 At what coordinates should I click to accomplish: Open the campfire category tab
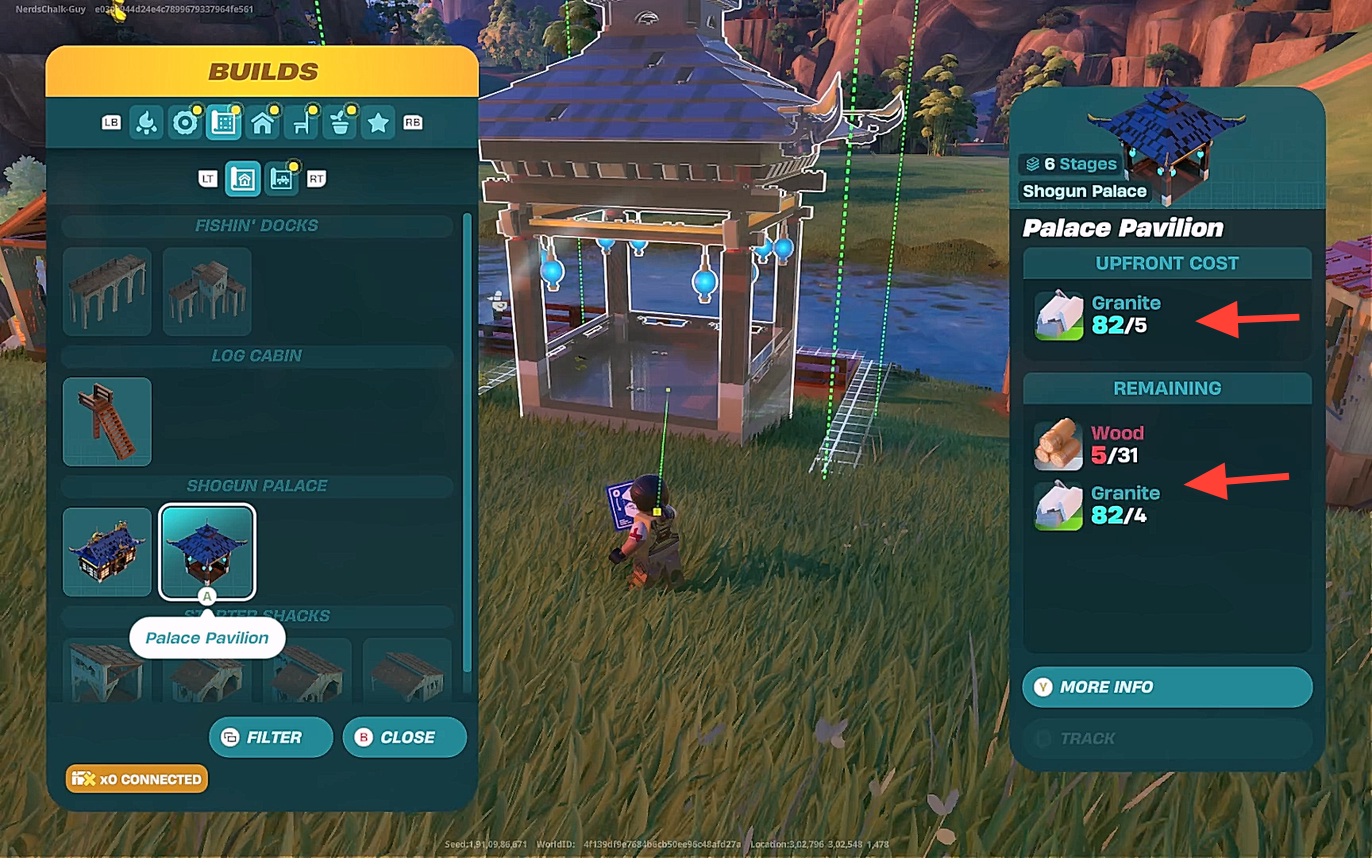[146, 123]
